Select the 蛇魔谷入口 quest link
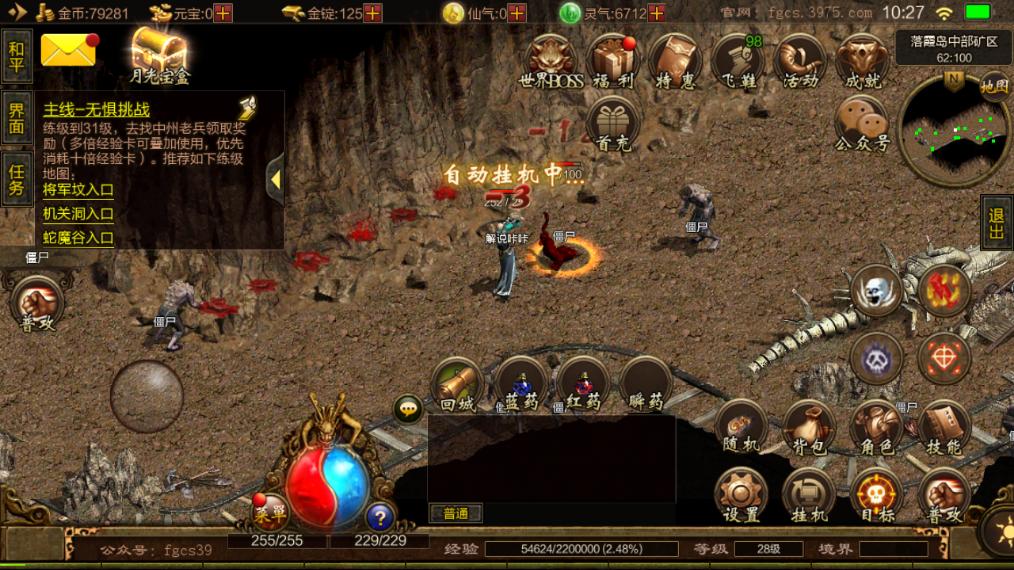The height and width of the screenshot is (570, 1014). [78, 238]
